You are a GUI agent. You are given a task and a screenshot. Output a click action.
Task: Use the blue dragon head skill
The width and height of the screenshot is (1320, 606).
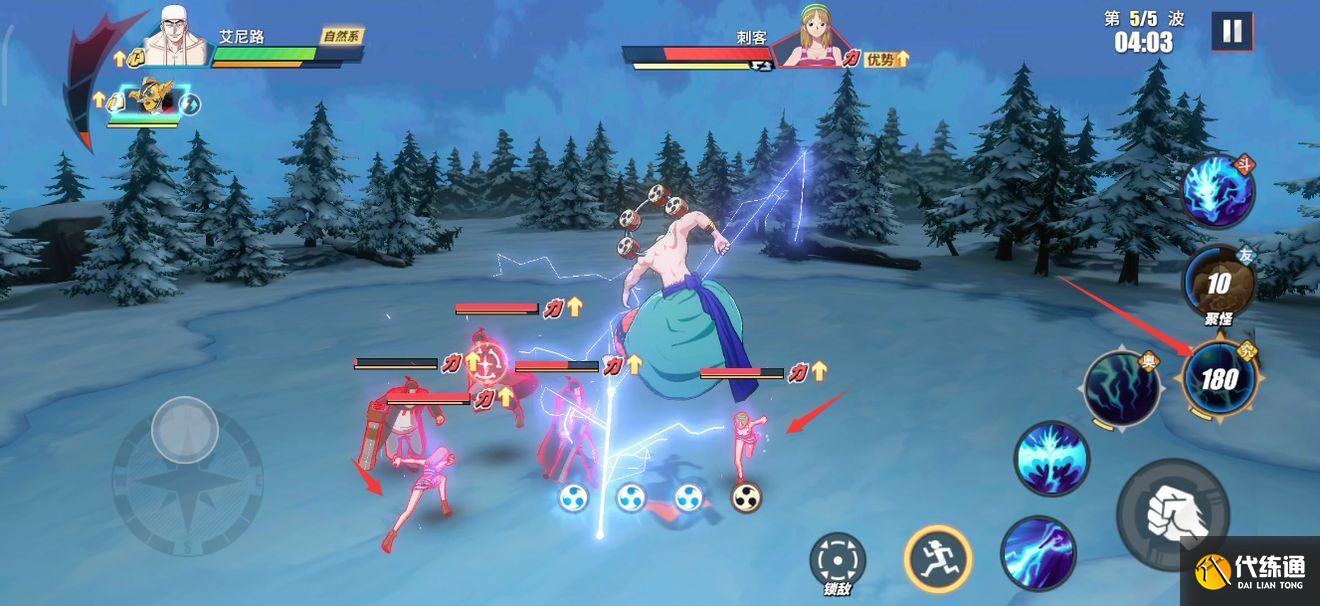(1217, 192)
